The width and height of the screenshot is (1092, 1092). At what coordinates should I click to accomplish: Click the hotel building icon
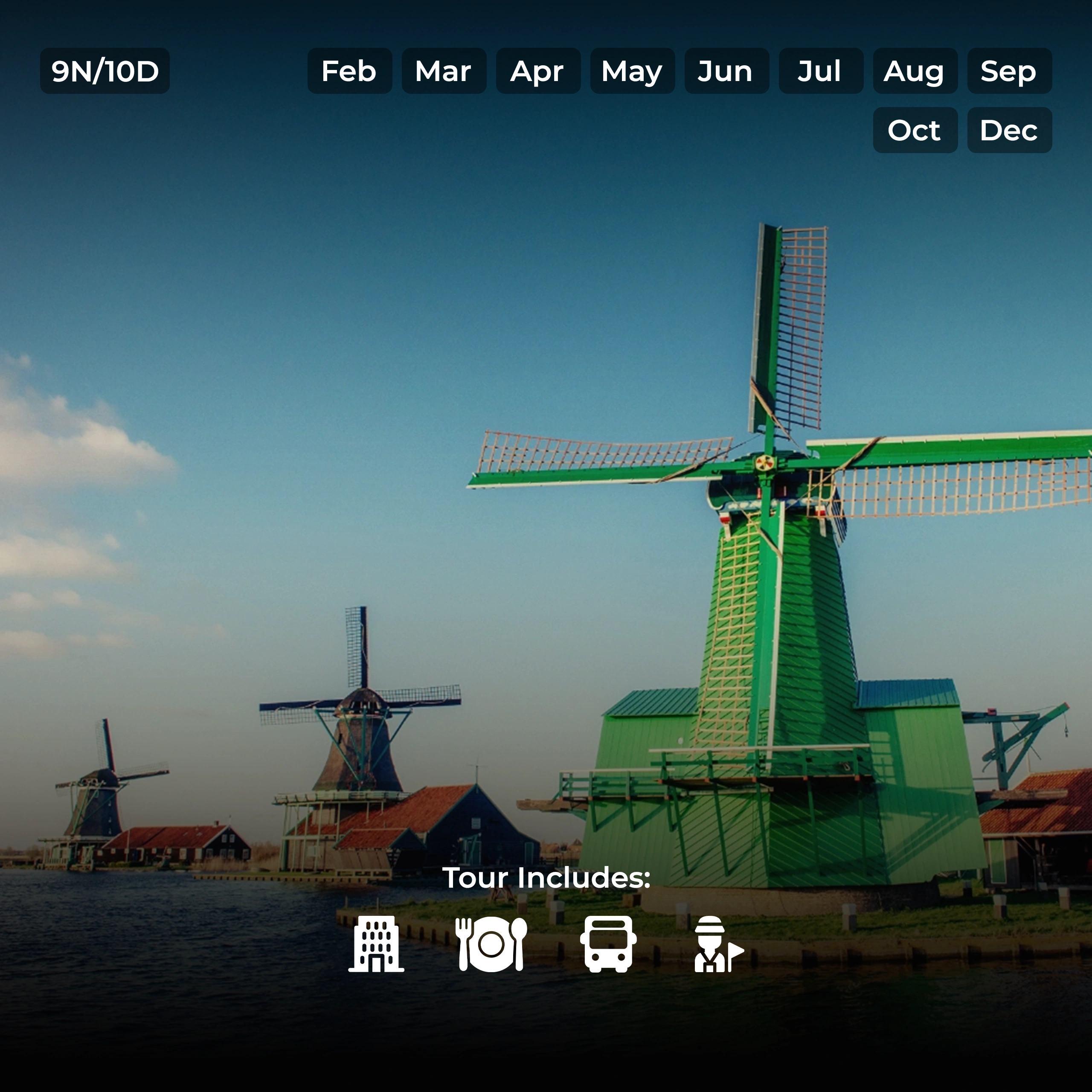(x=376, y=944)
